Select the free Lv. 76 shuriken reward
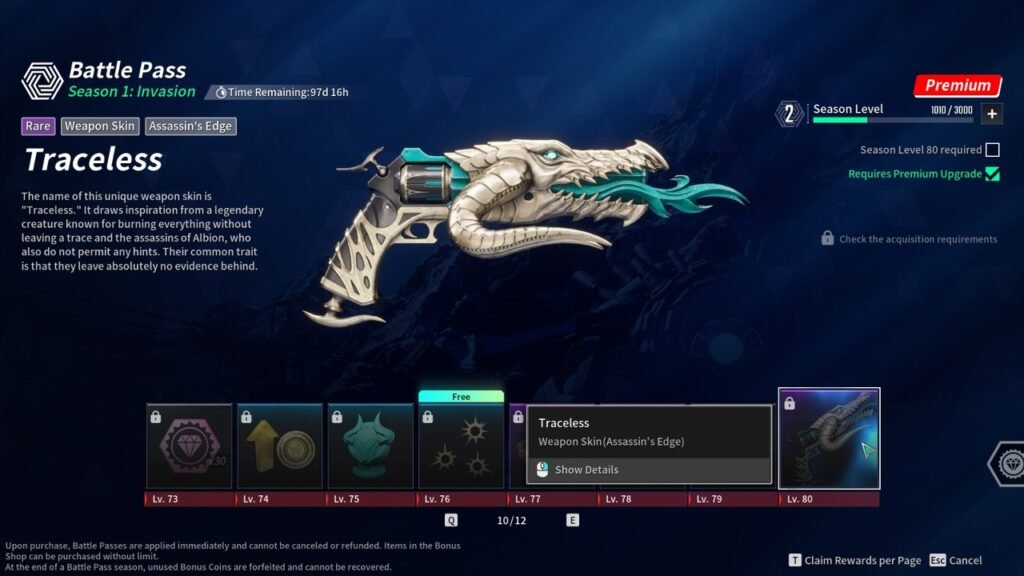The image size is (1024, 576). tap(460, 446)
